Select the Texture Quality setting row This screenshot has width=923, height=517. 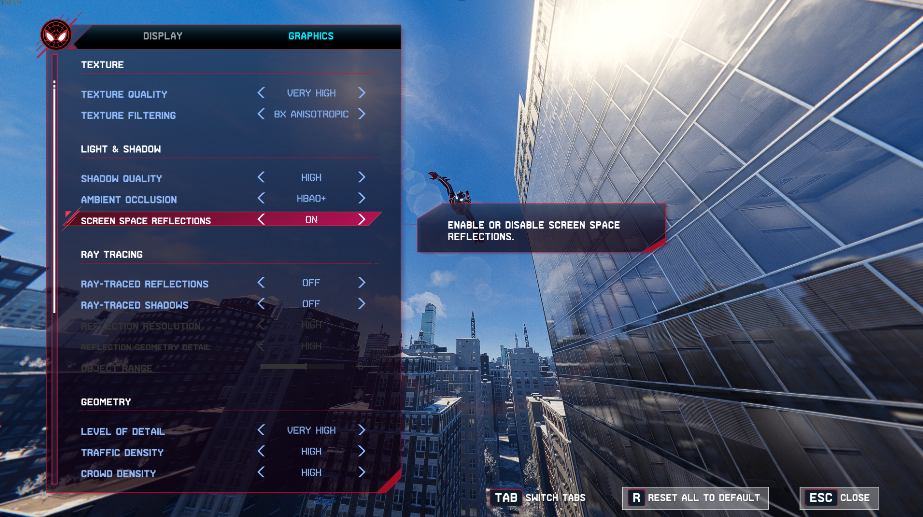(125, 94)
